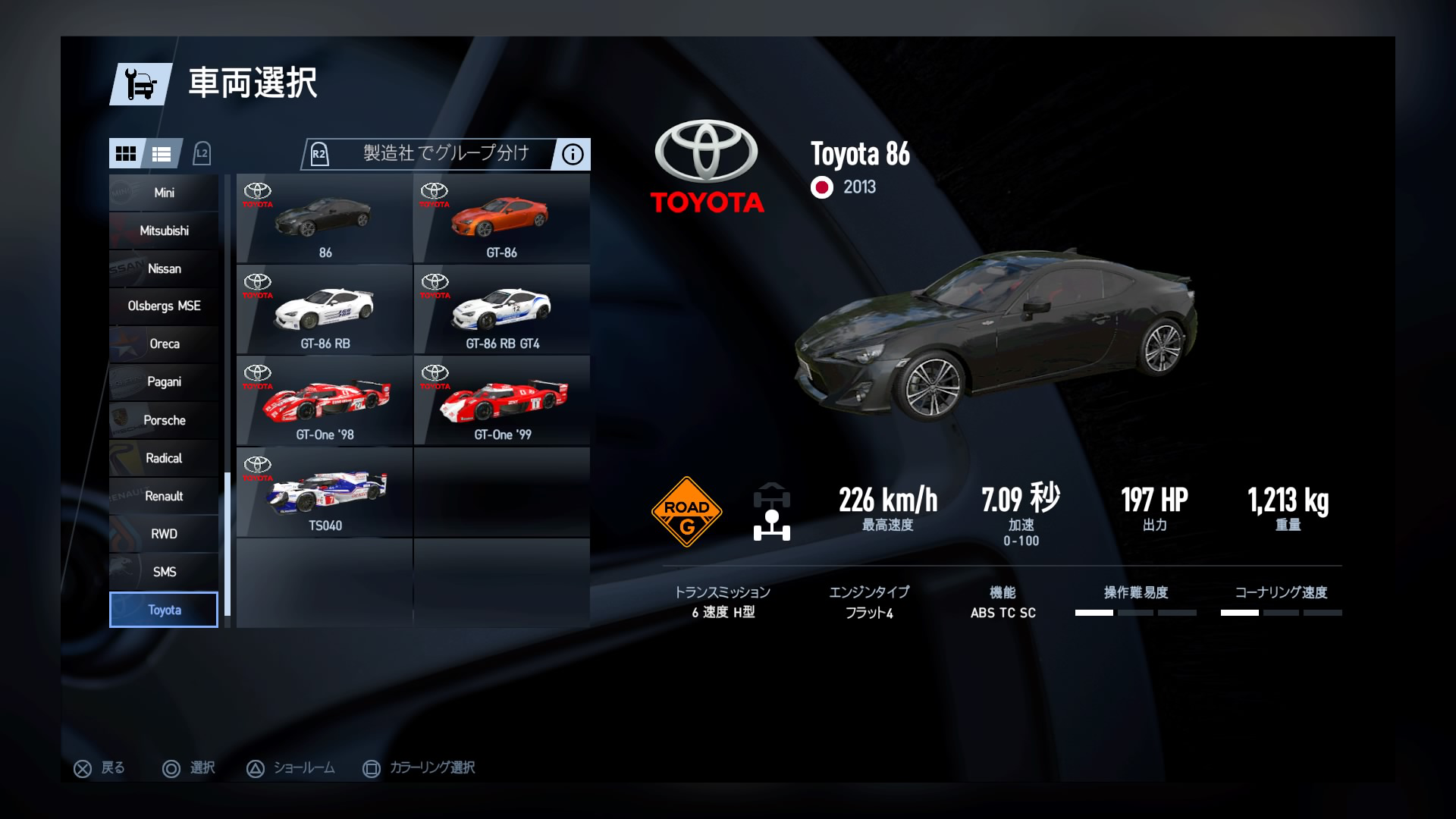Click the info (i) icon next to grouping
This screenshot has width=1456, height=819.
click(572, 155)
